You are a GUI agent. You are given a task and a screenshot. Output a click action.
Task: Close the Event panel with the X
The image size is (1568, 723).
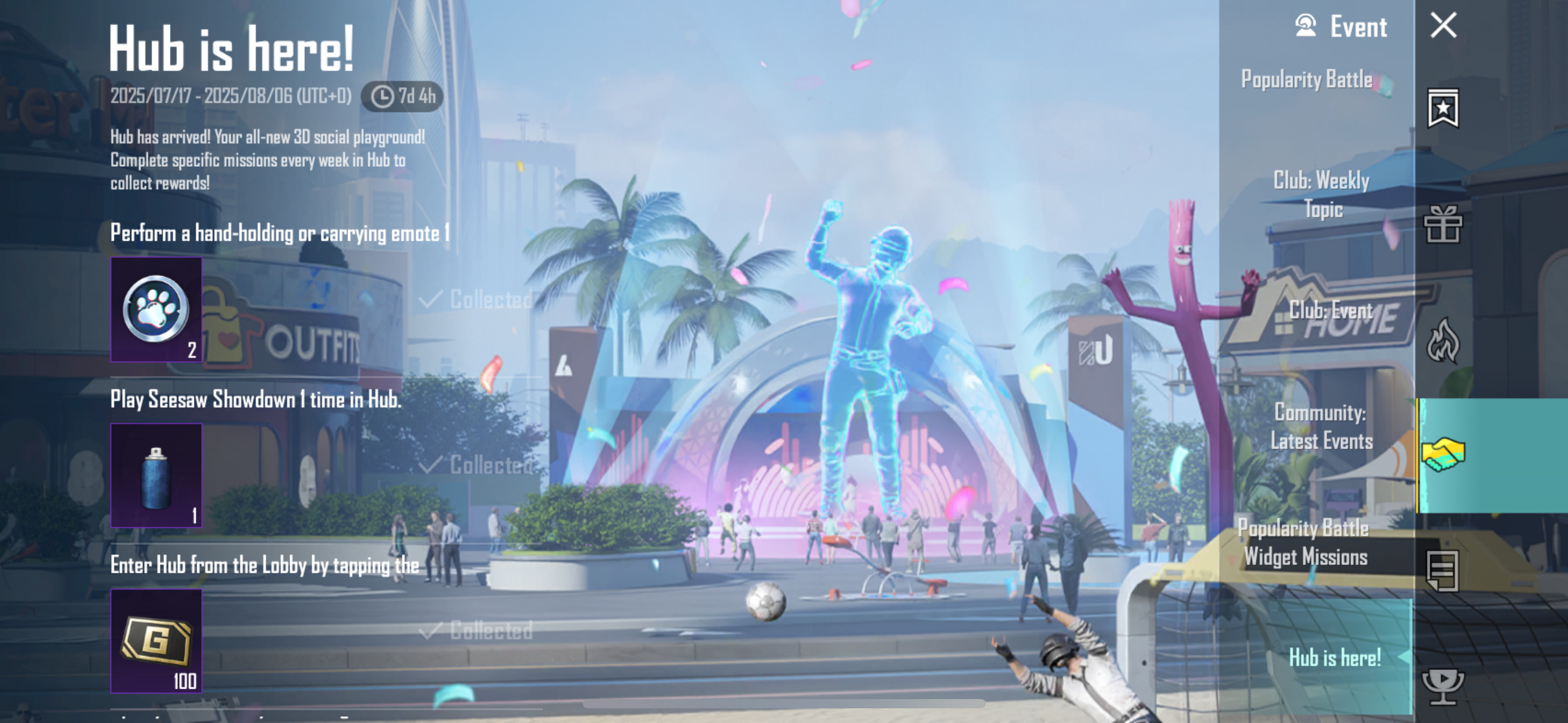point(1443,26)
